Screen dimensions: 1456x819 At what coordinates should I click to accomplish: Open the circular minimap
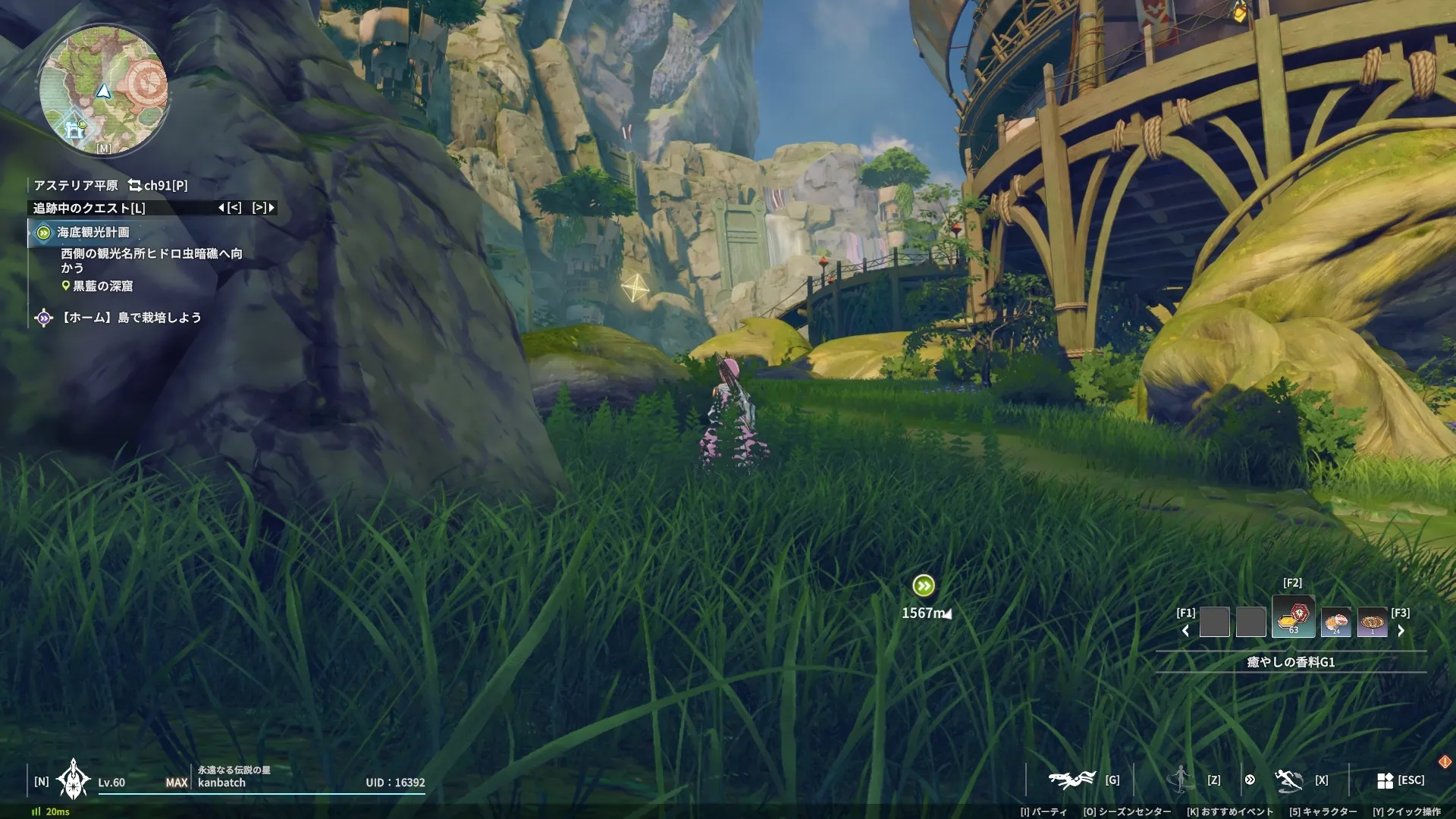click(x=104, y=91)
